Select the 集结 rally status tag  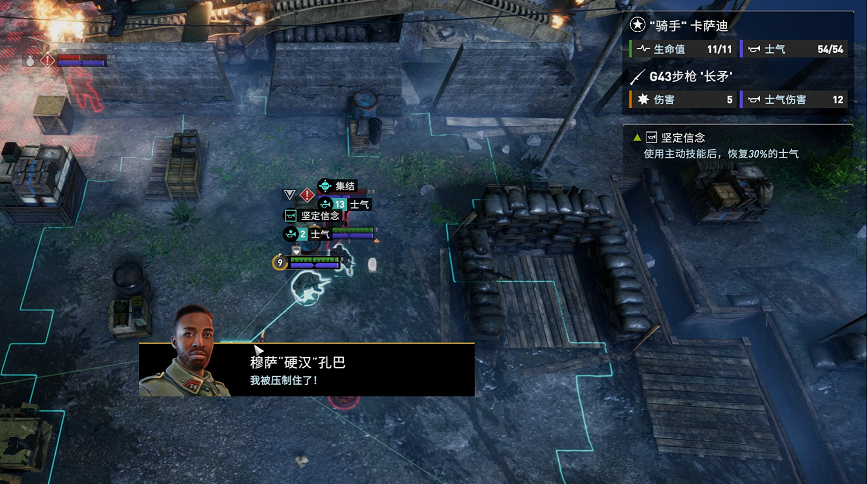pyautogui.click(x=337, y=186)
